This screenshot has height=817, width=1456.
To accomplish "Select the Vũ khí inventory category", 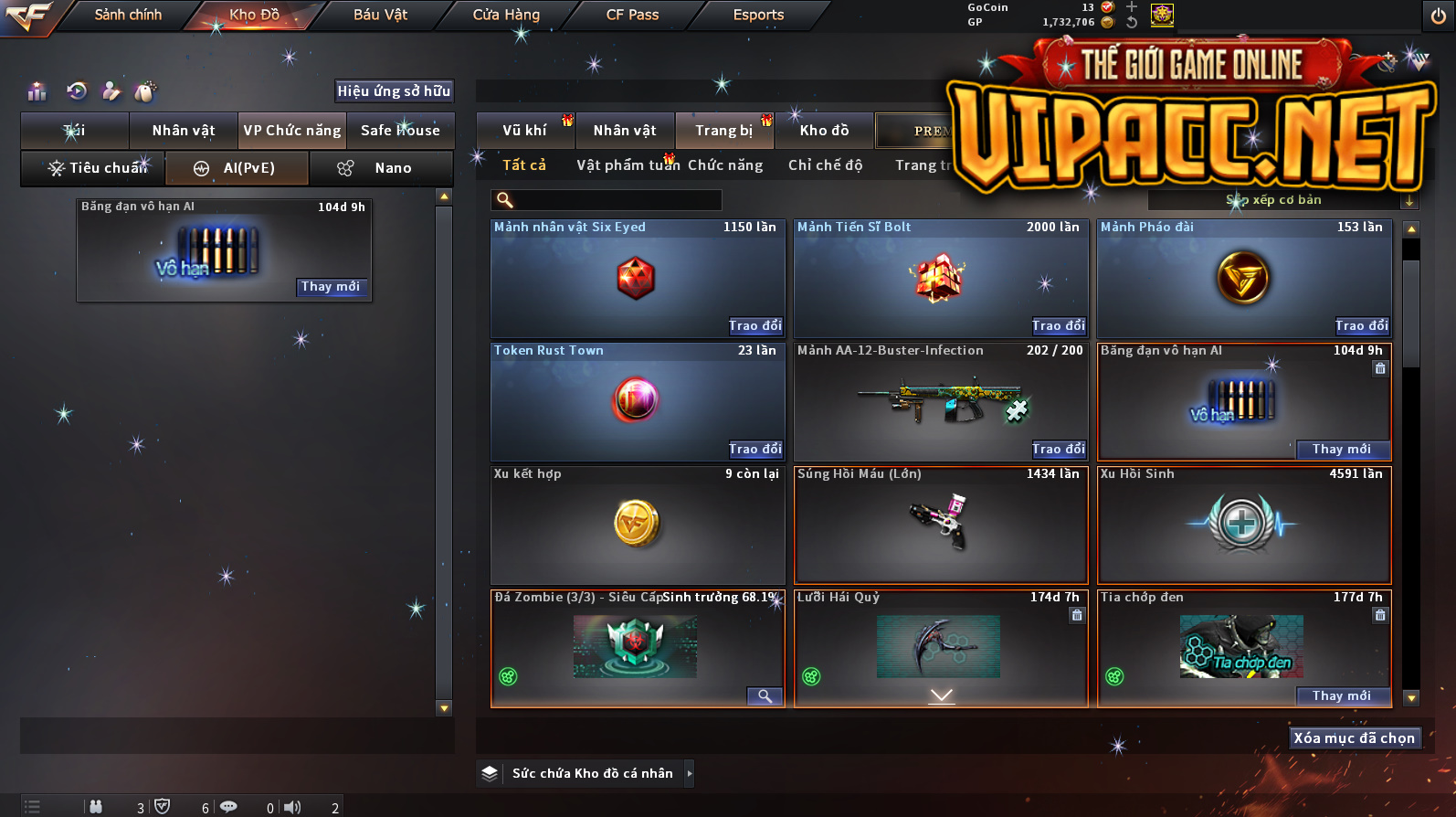I will 524,131.
